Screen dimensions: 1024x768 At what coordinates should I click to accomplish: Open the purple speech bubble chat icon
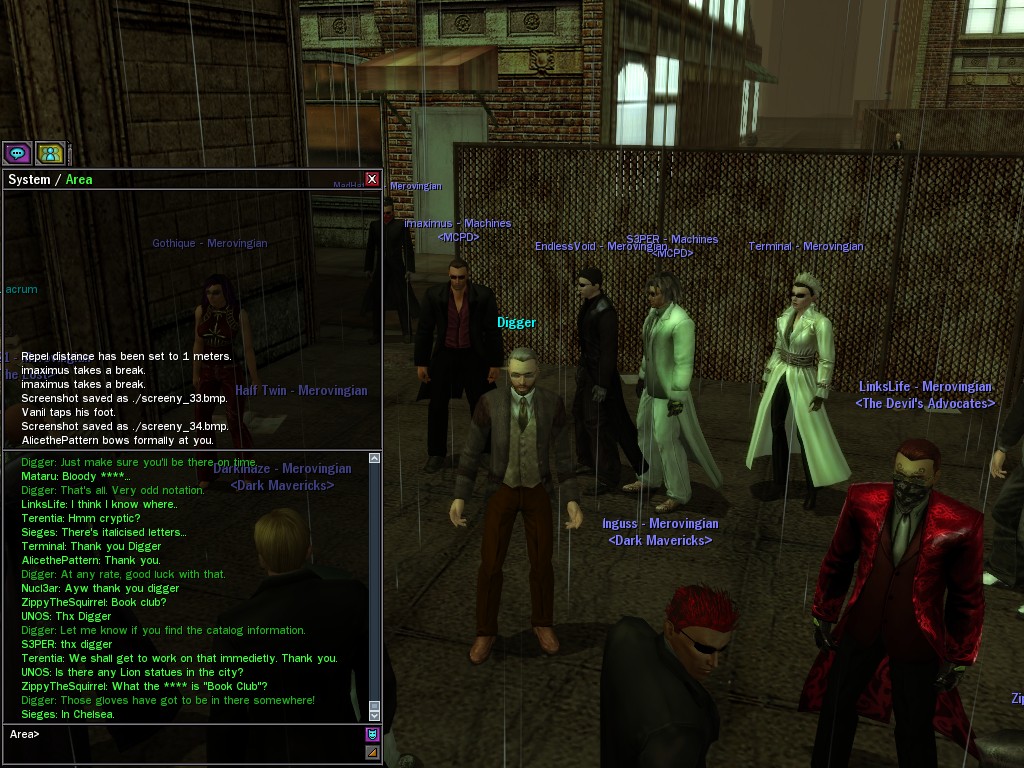pyautogui.click(x=16, y=153)
